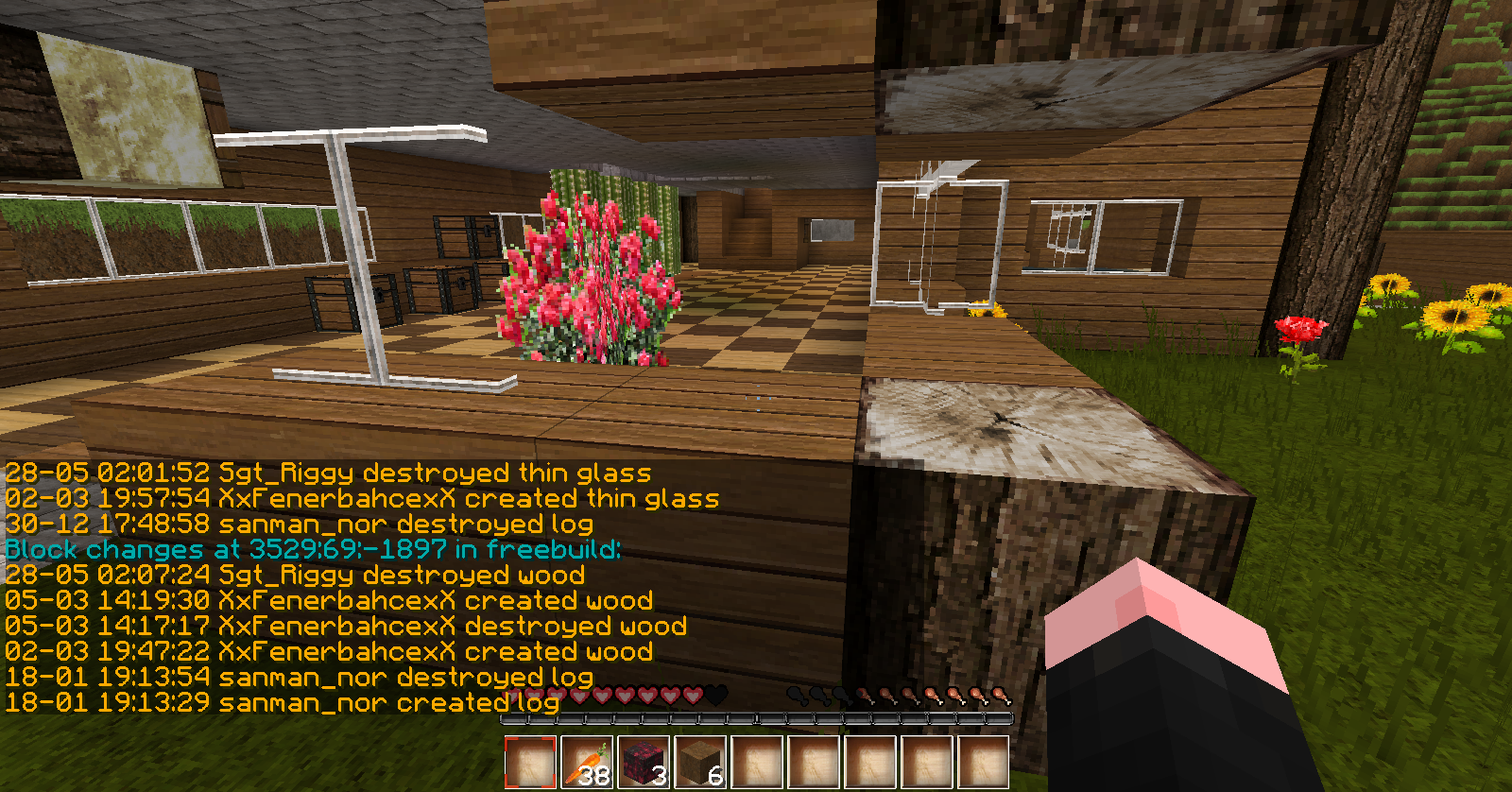Click the red-highlighted selected hotbar slot
The image size is (1512, 792).
click(530, 762)
